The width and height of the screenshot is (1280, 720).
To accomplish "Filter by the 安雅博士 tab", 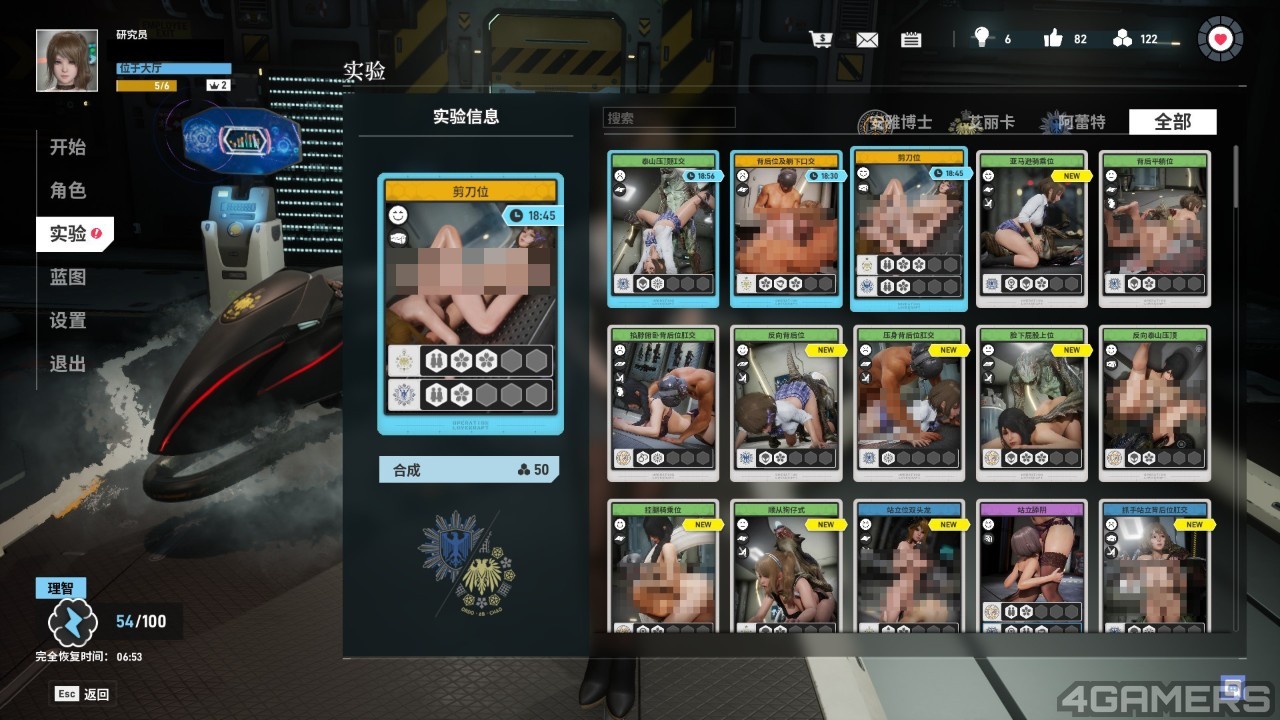I will pos(896,123).
